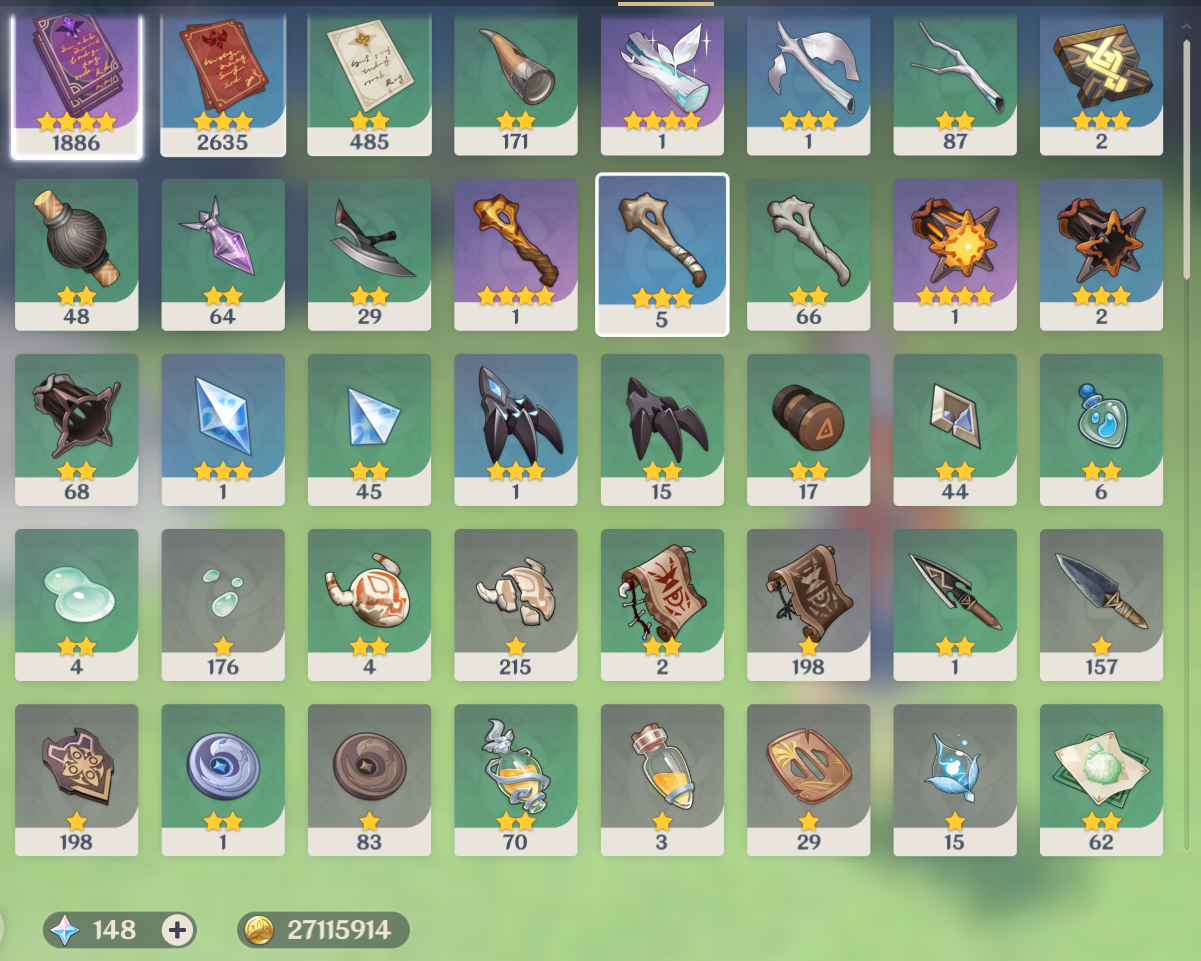Select the dark claw with blue gems
This screenshot has width=1201, height=961.
[515, 429]
